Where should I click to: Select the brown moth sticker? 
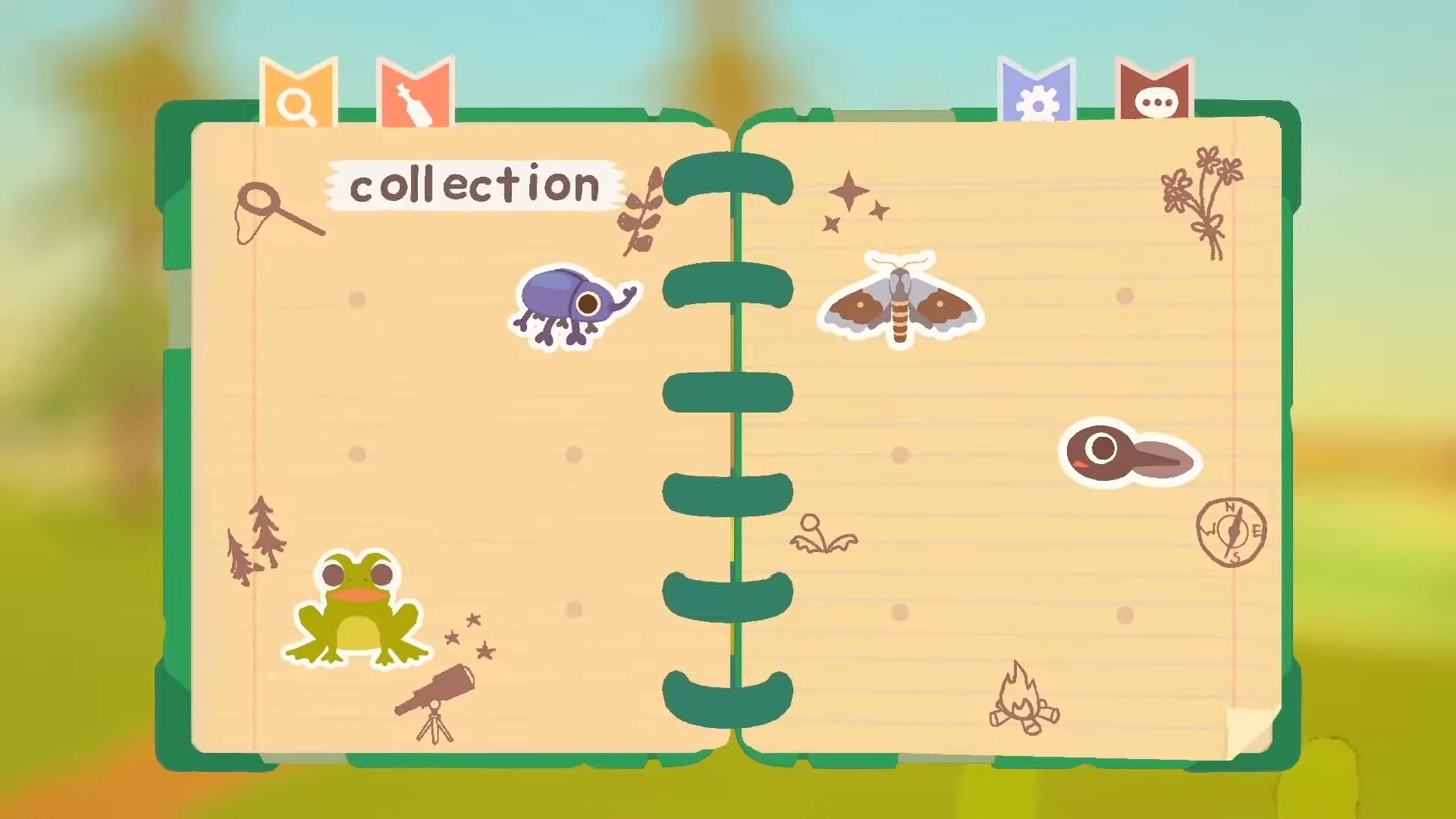pyautogui.click(x=900, y=304)
